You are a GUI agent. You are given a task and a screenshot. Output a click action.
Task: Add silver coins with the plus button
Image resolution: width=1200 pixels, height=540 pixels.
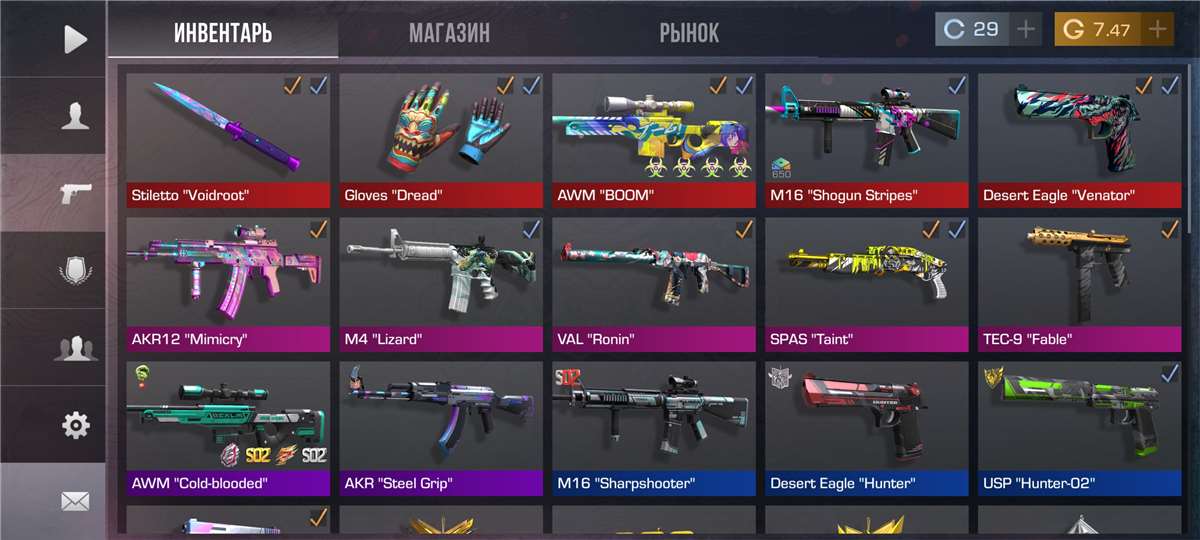(x=1025, y=29)
